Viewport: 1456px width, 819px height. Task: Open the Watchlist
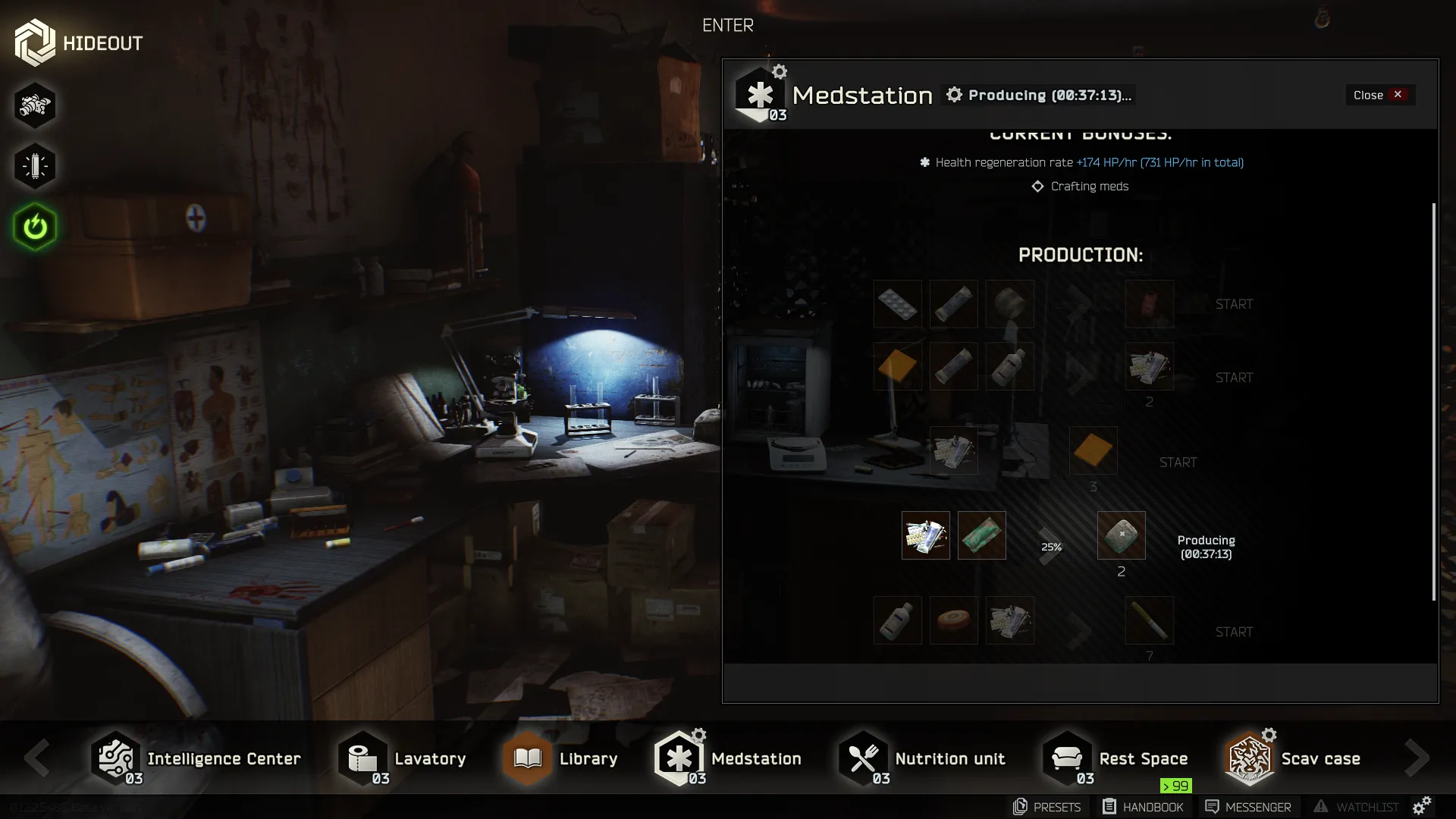pyautogui.click(x=1356, y=807)
